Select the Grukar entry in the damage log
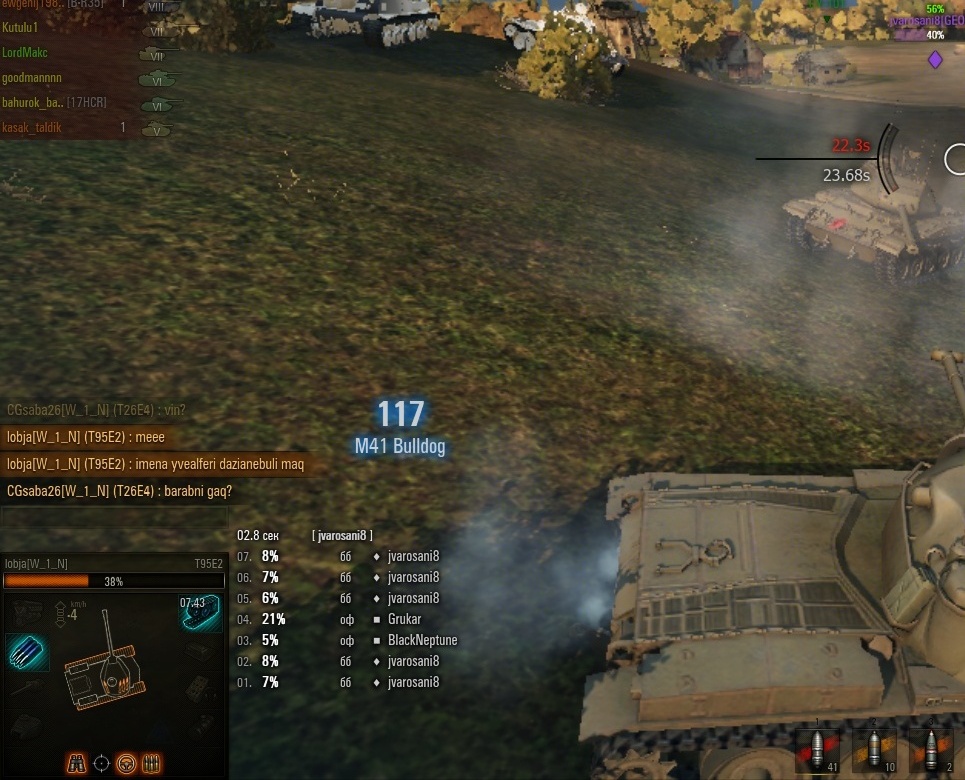965x780 pixels. tap(406, 619)
